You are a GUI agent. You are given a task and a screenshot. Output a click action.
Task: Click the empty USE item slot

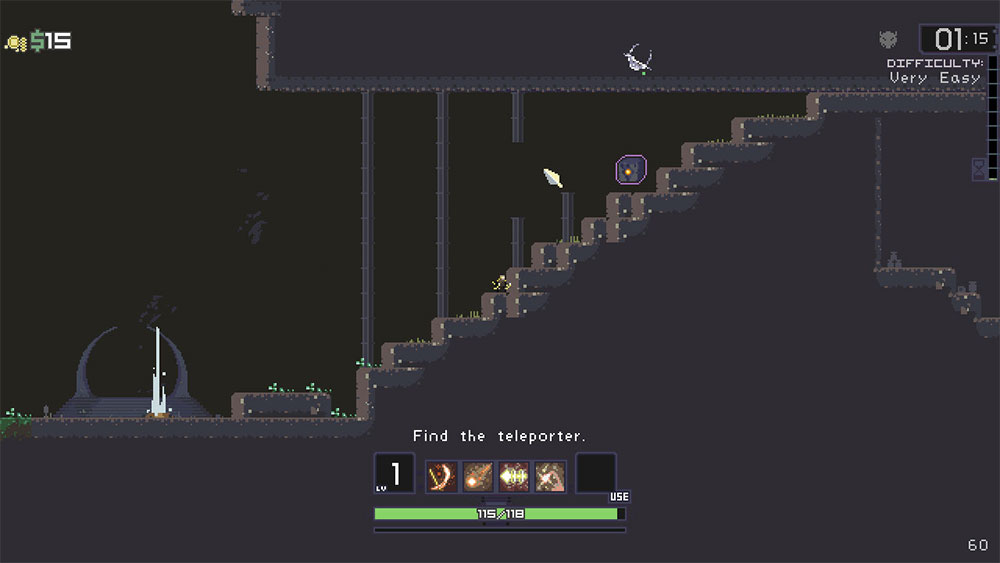coord(596,474)
